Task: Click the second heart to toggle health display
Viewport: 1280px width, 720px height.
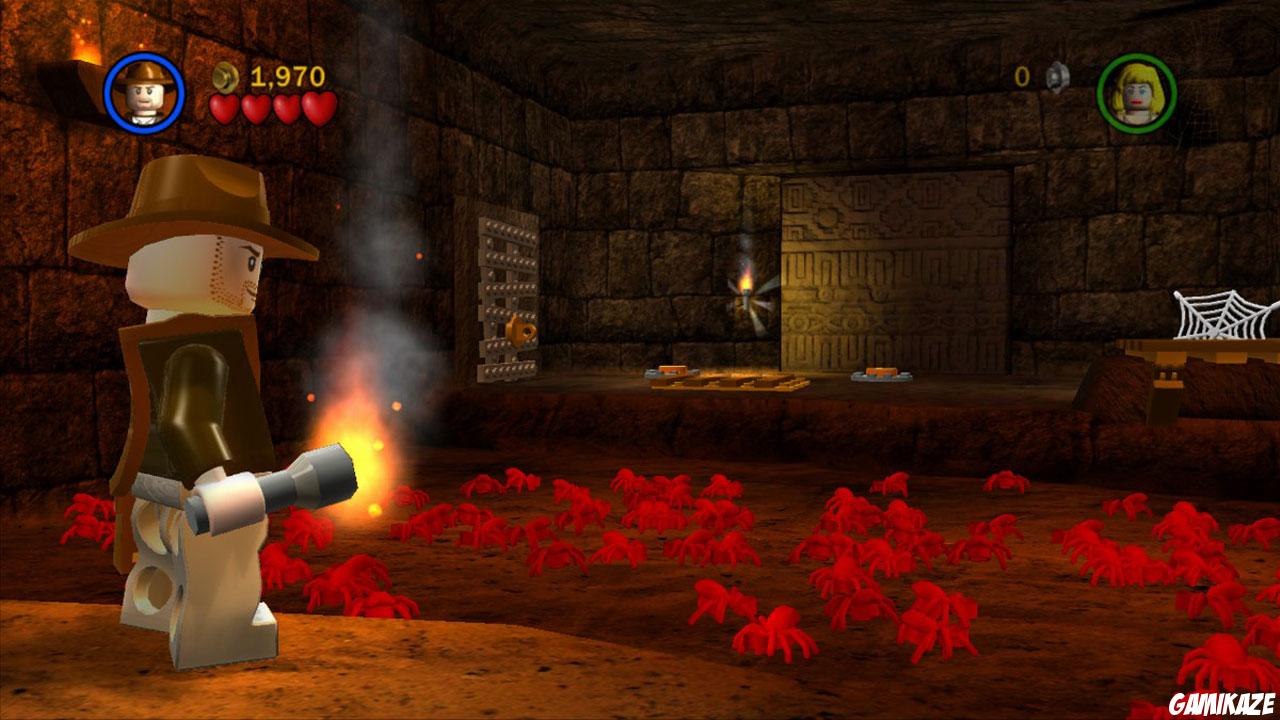Action: tap(255, 107)
